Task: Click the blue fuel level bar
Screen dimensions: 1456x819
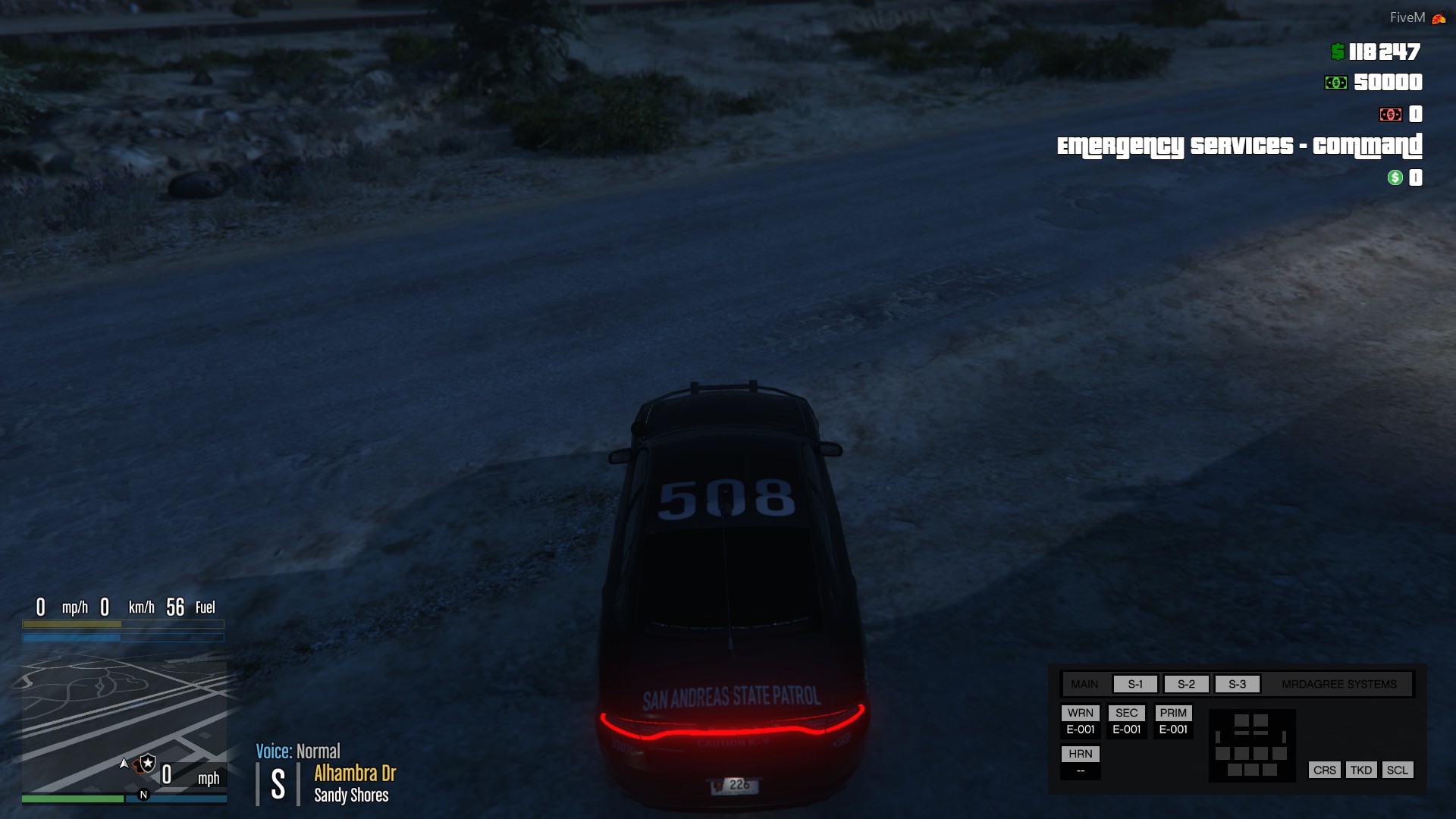Action: tap(121, 638)
